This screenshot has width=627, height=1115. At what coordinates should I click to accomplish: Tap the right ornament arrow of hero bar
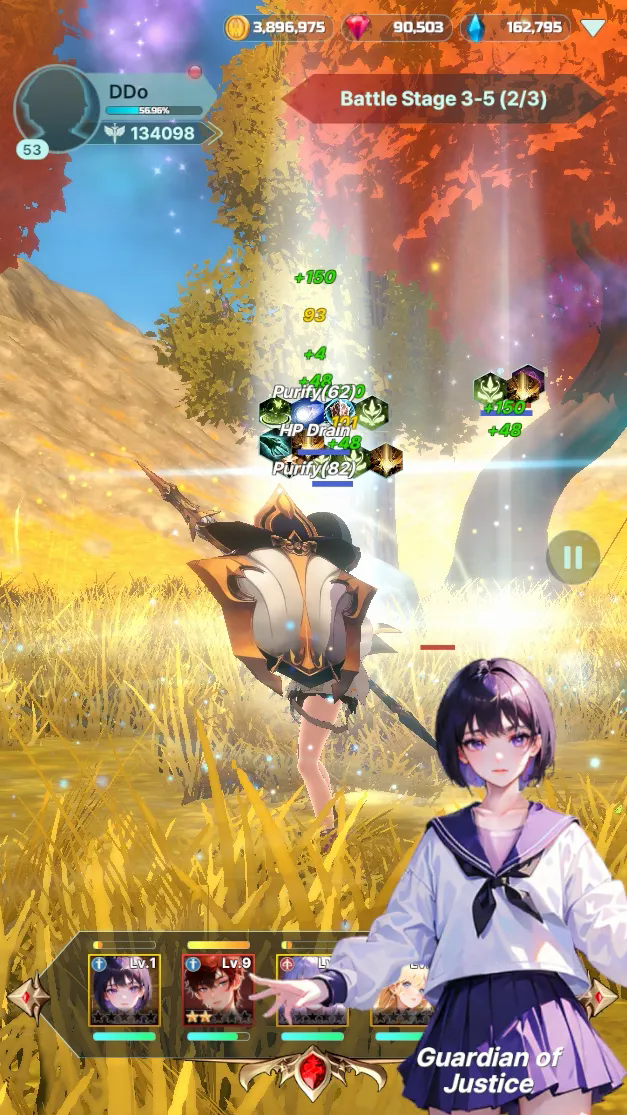[599, 997]
